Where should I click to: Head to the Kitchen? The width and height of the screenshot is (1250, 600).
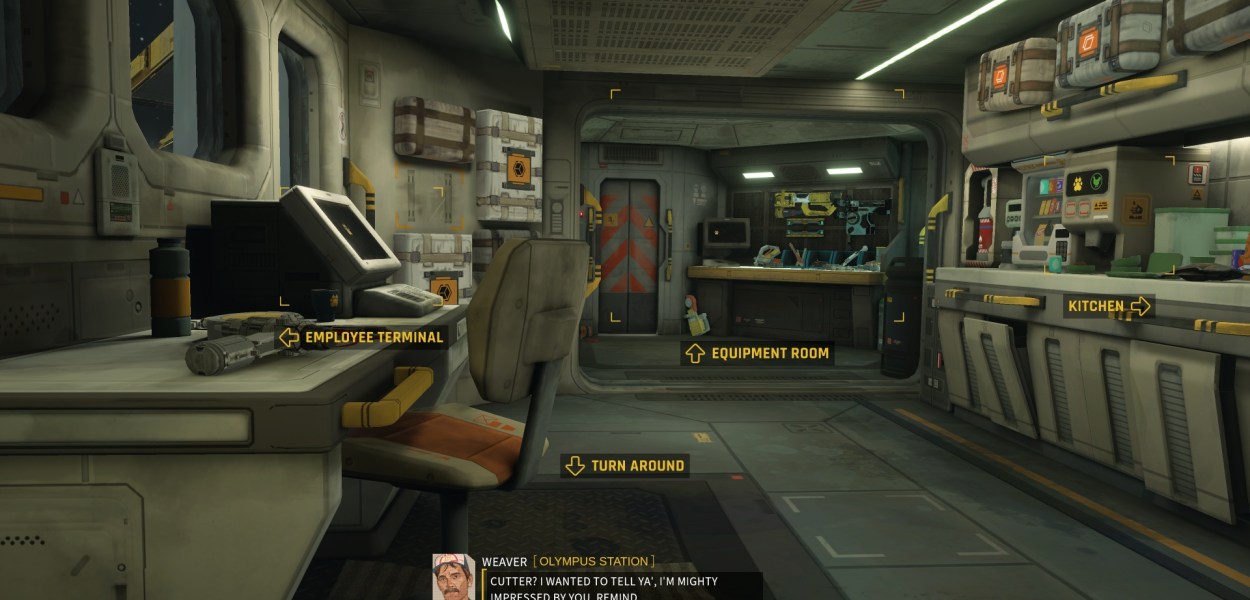(x=1108, y=306)
